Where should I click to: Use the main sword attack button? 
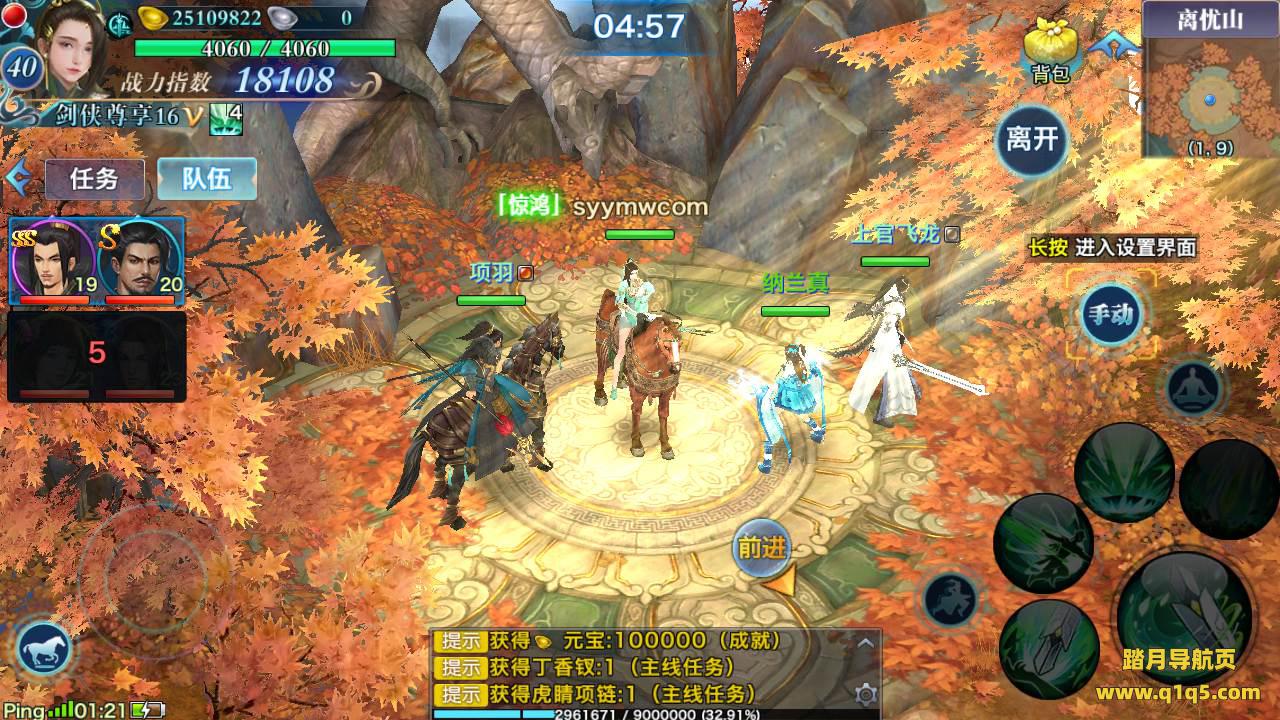click(x=1185, y=603)
